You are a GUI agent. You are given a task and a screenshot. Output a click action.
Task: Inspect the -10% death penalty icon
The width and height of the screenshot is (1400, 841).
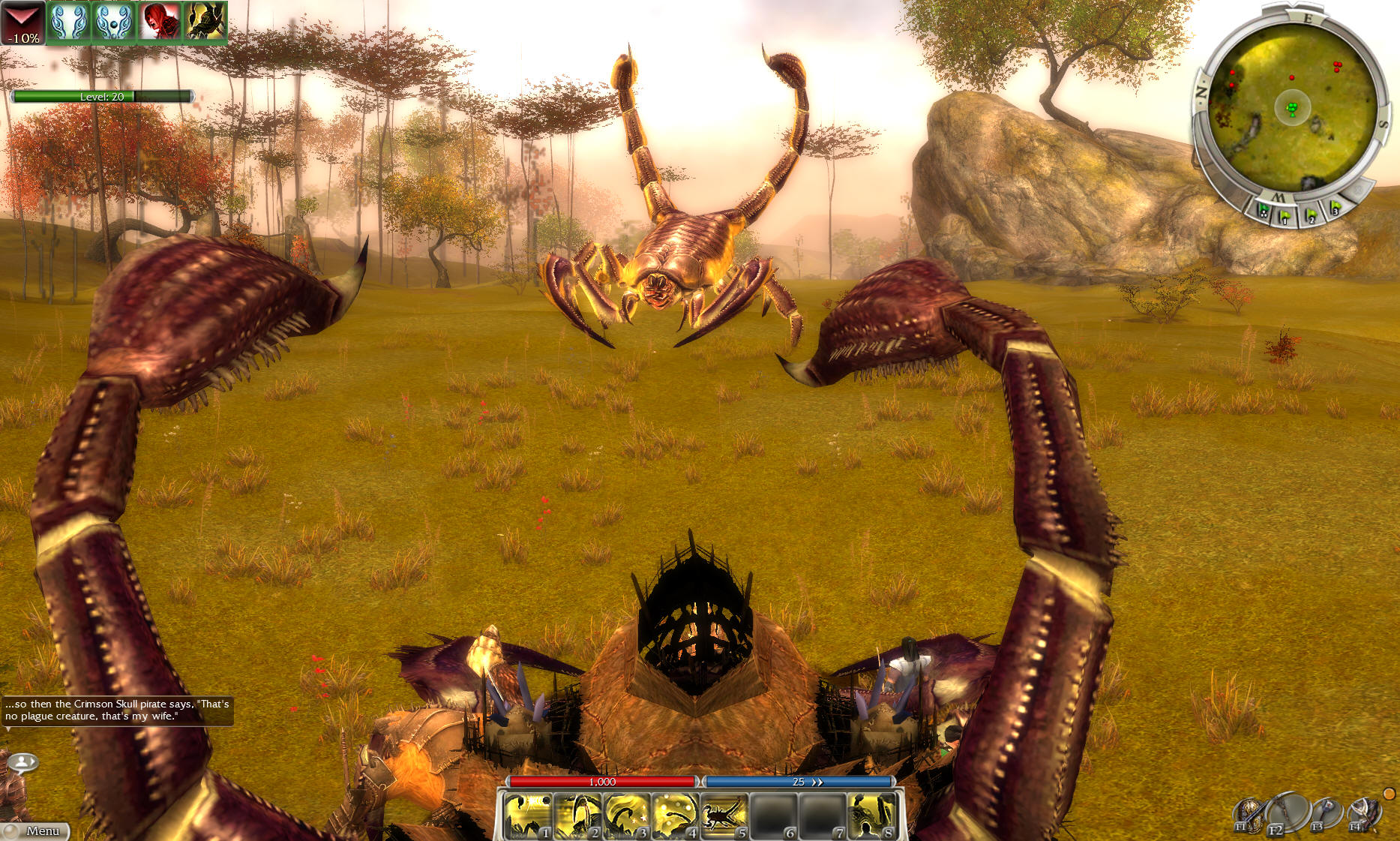coord(22,23)
